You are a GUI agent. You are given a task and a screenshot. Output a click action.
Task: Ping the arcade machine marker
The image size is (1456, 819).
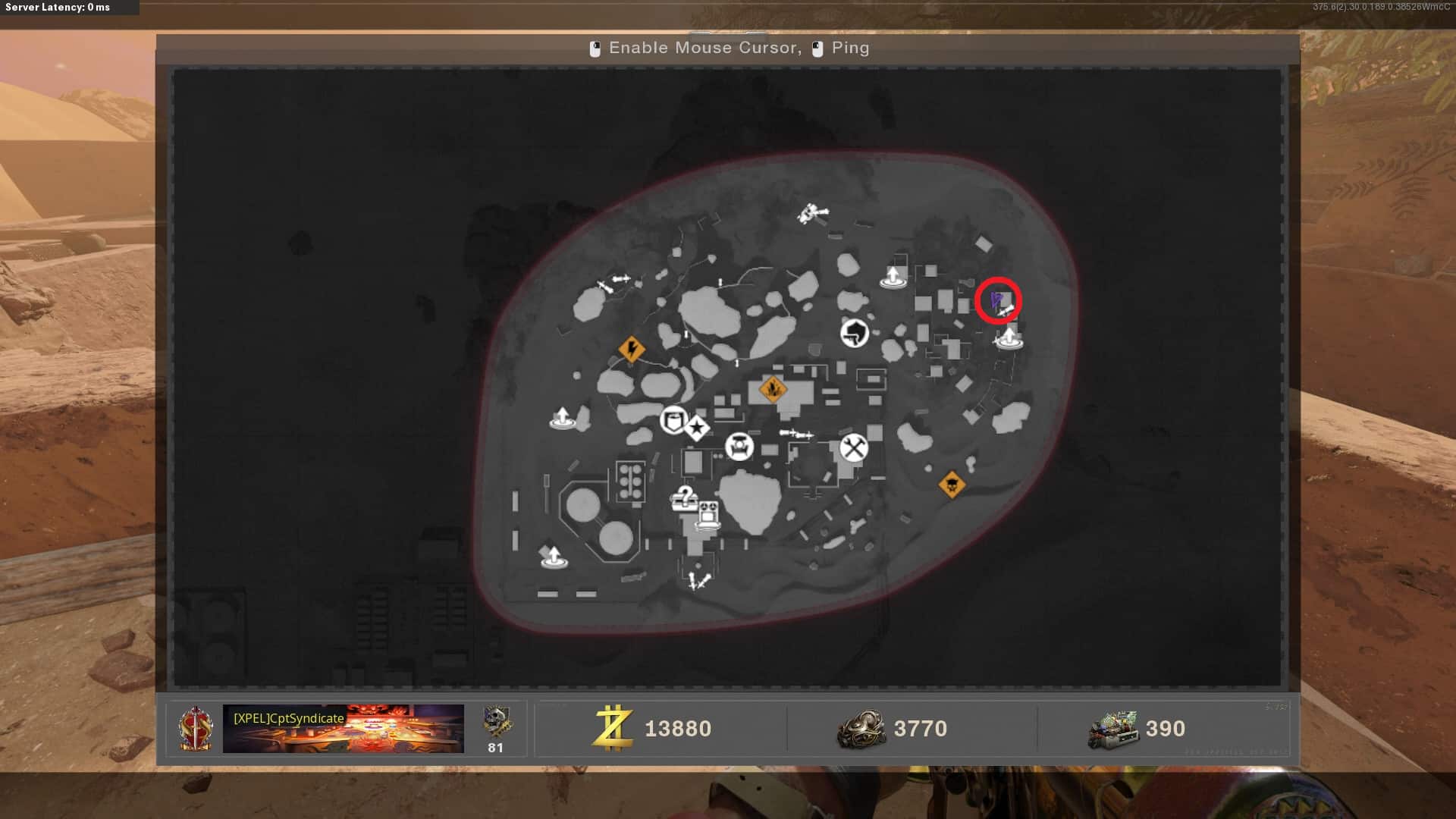[x=708, y=514]
